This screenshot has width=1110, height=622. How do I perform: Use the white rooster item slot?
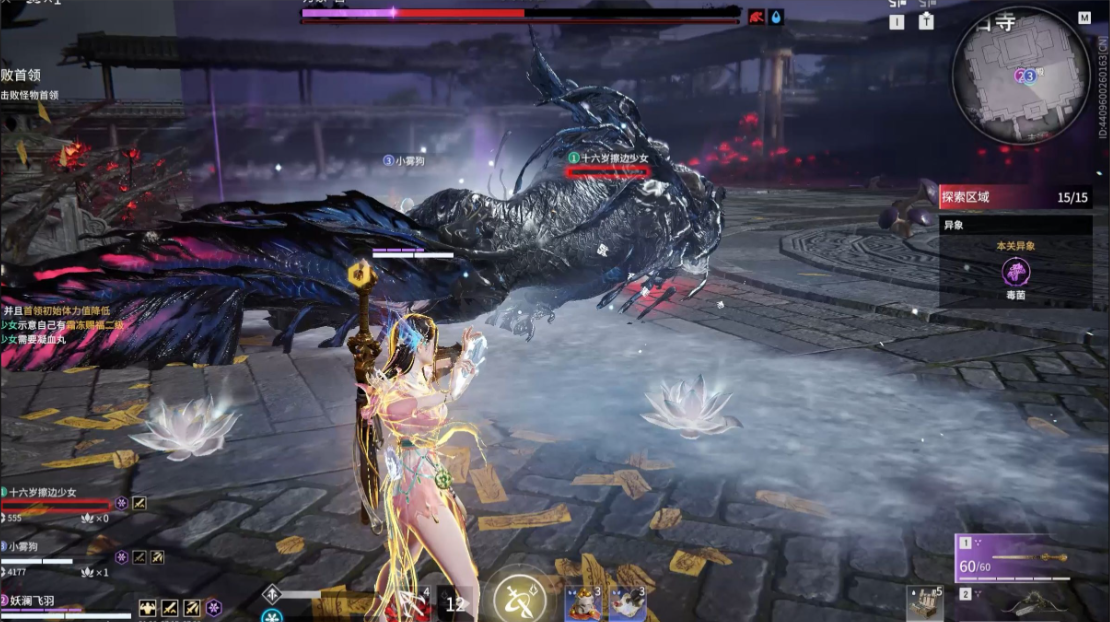[627, 603]
